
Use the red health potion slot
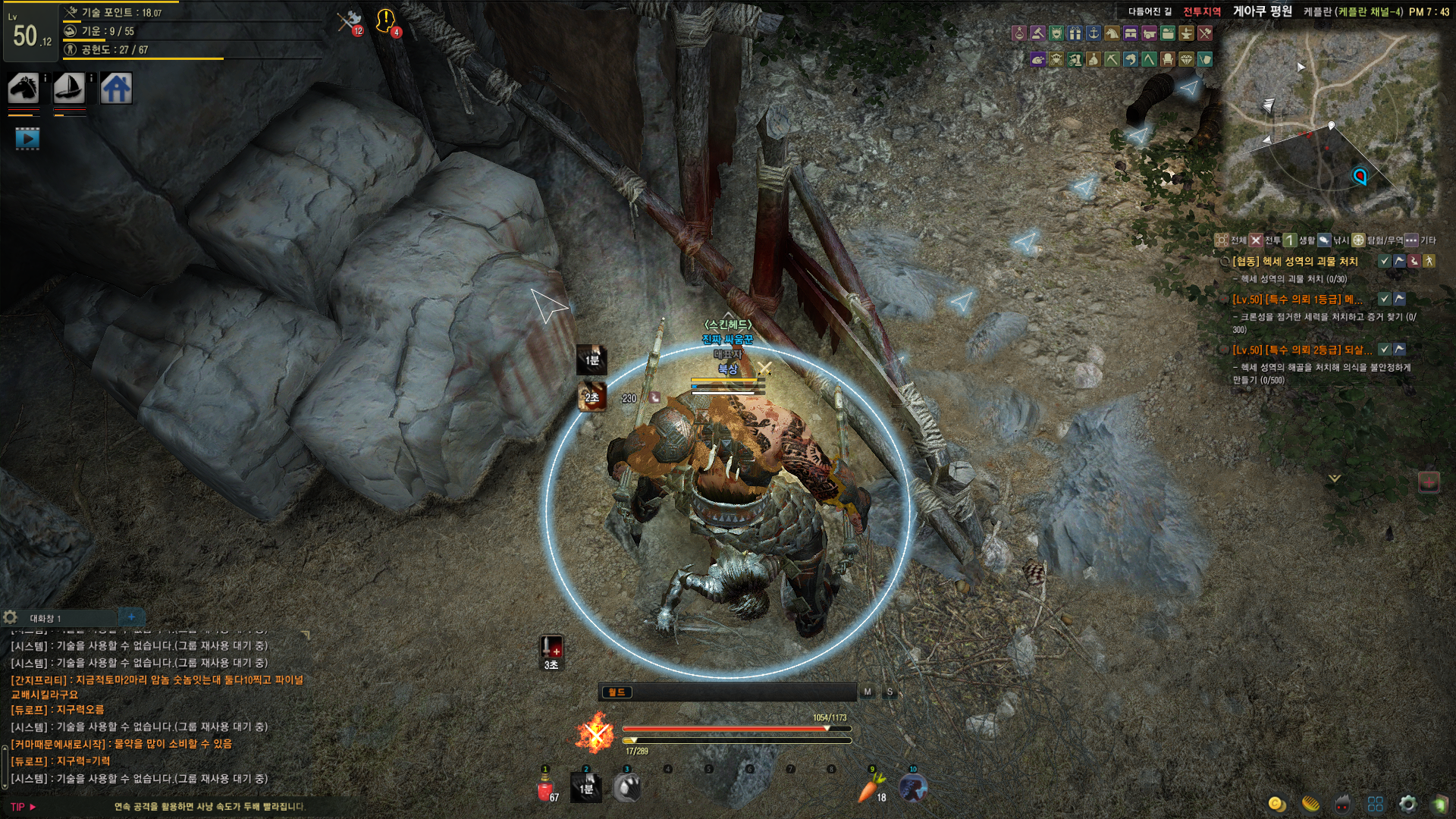(545, 789)
